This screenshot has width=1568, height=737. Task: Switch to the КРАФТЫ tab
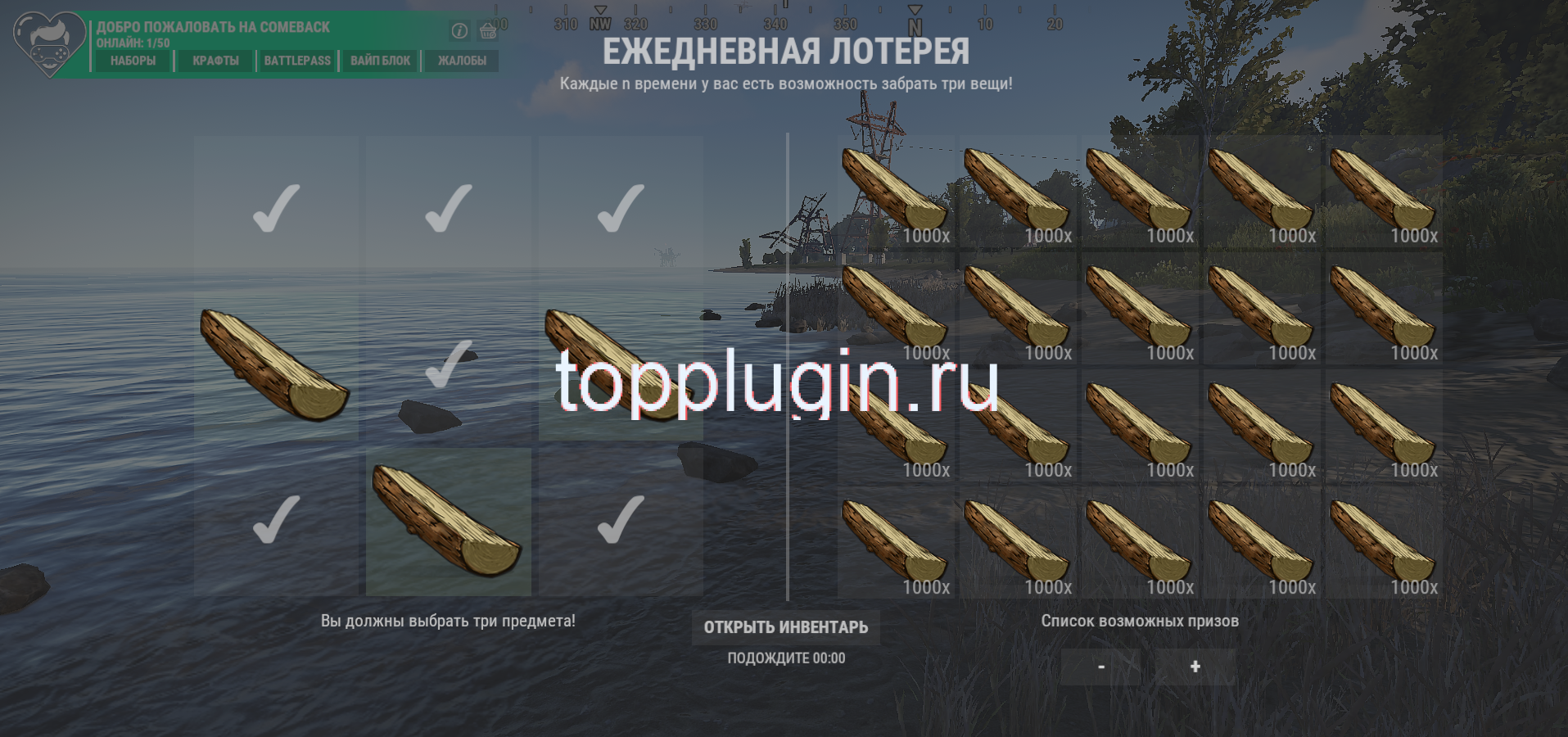tap(215, 60)
